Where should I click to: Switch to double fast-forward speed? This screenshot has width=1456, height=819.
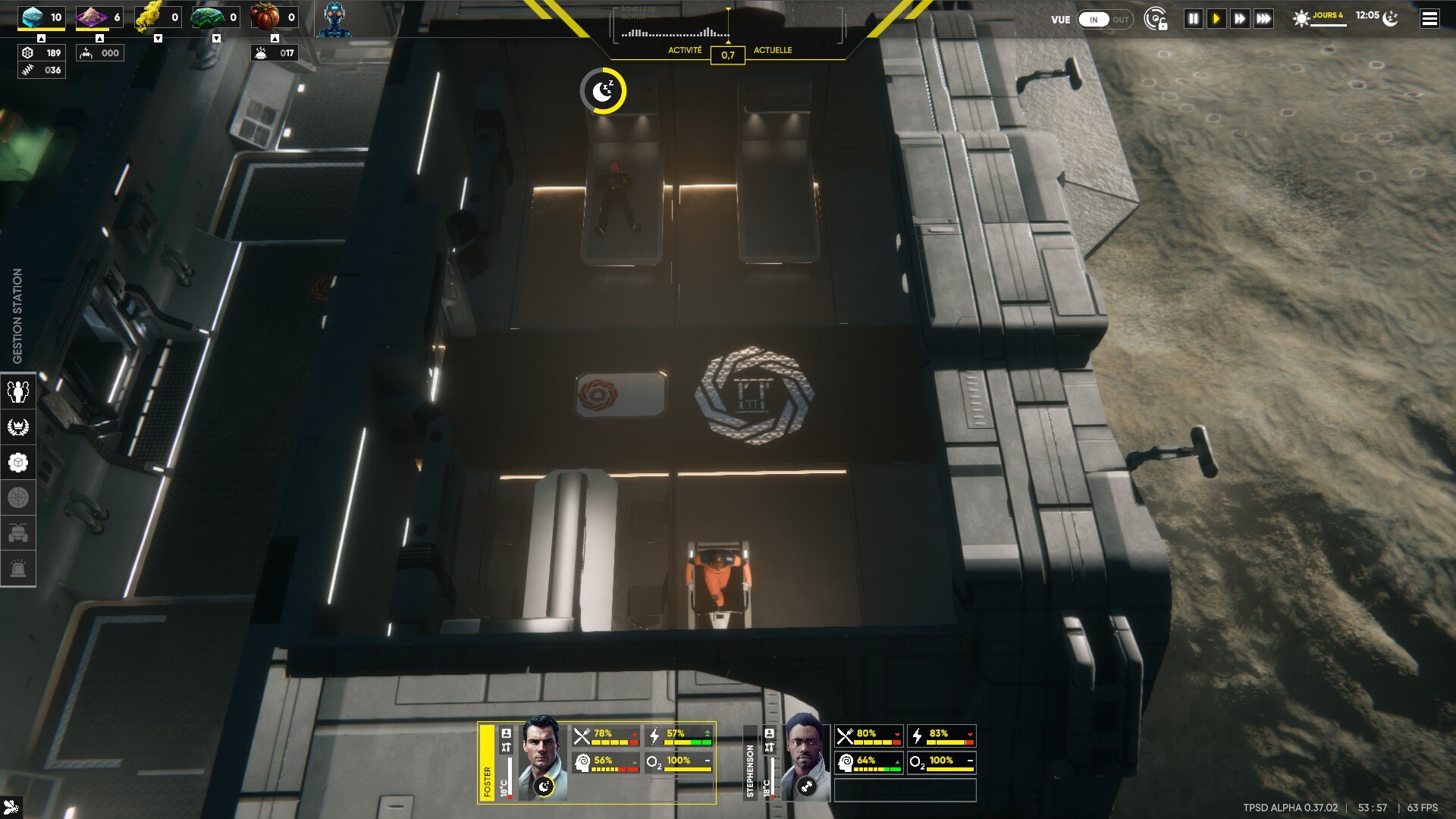tap(1240, 19)
